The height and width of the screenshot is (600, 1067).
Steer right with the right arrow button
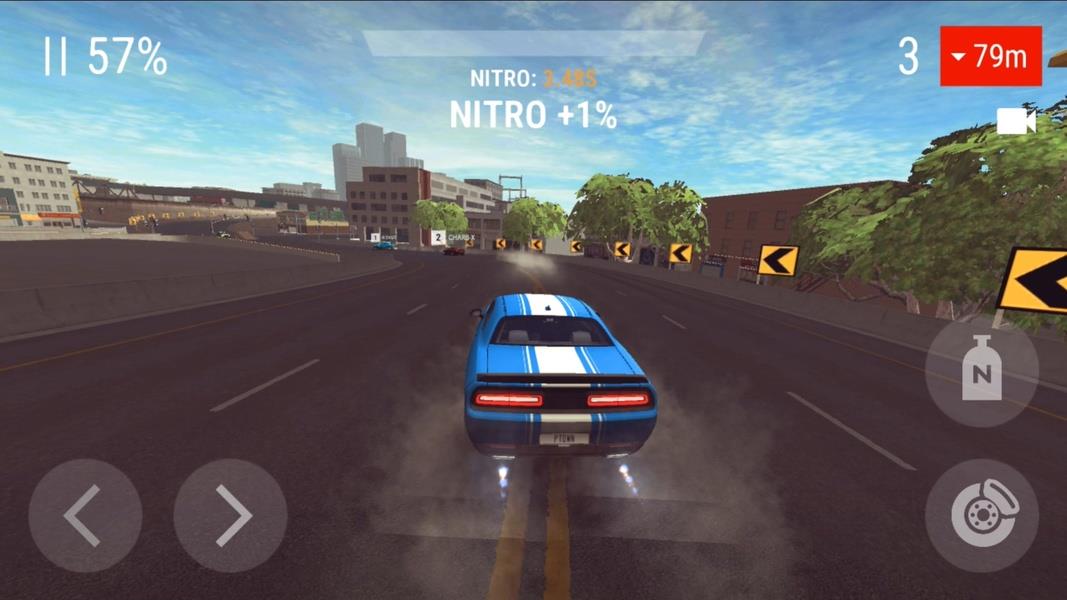(x=231, y=516)
